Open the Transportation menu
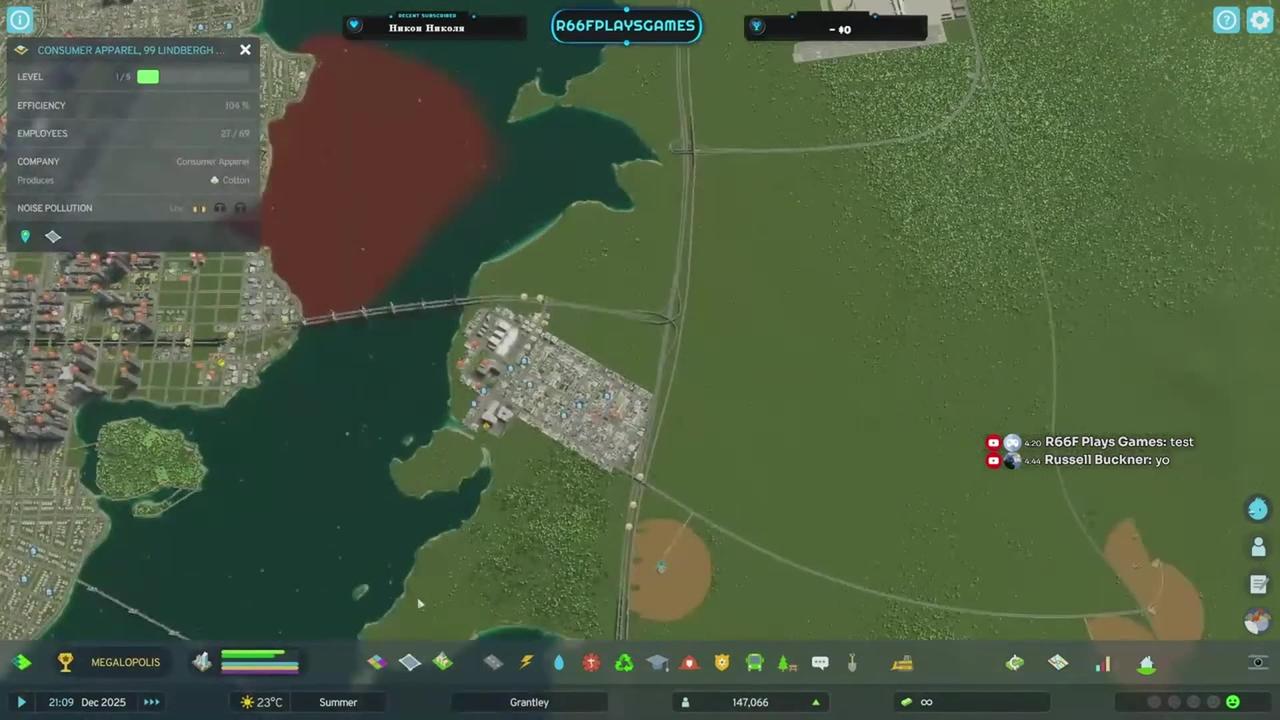The height and width of the screenshot is (720, 1280). [x=753, y=662]
